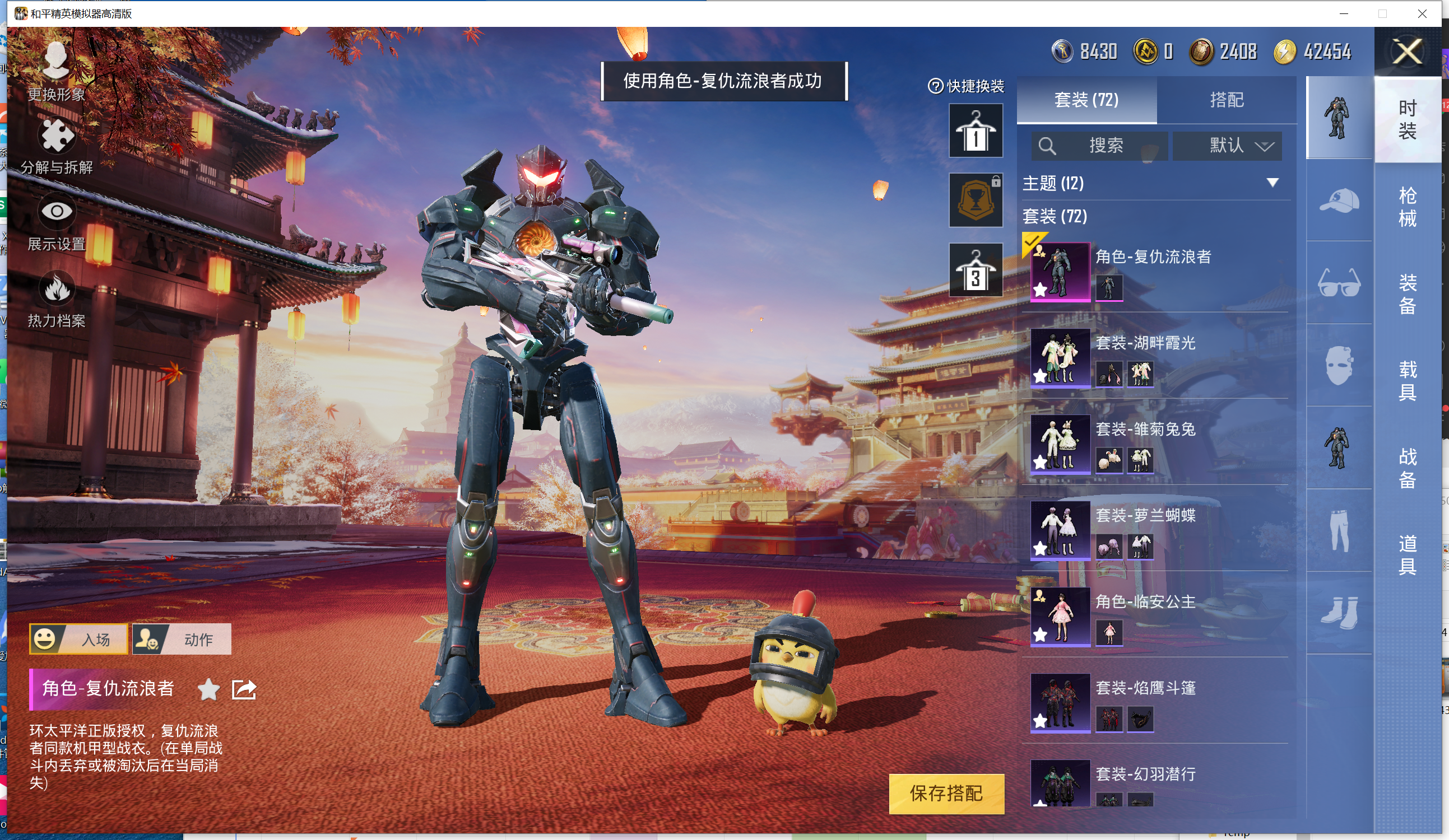Viewport: 1449px width, 840px height.
Task: Load quick-change wardrobe preset 1
Action: 975,131
